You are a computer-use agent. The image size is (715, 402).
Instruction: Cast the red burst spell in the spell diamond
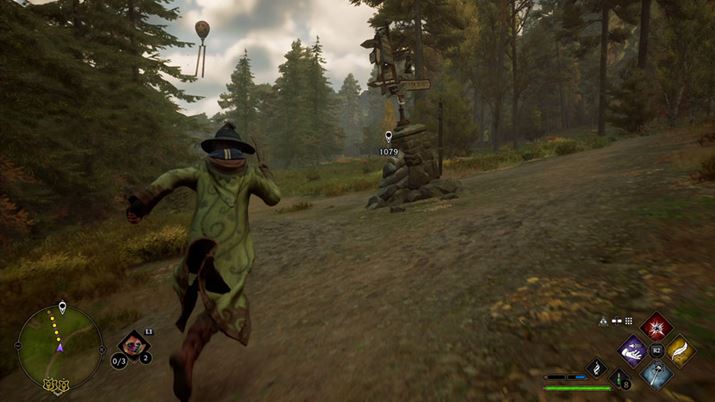(656, 326)
